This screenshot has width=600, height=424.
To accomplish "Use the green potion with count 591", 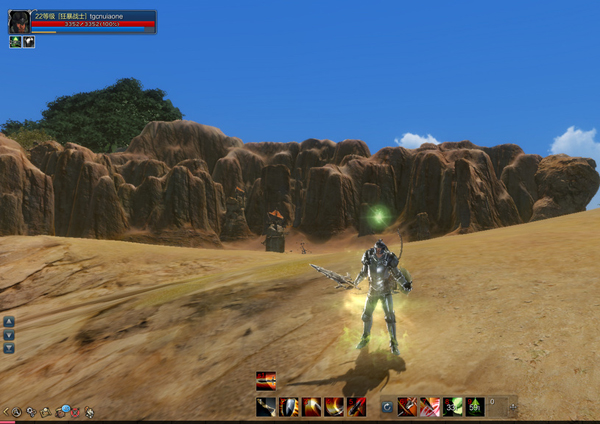I will click(x=475, y=406).
